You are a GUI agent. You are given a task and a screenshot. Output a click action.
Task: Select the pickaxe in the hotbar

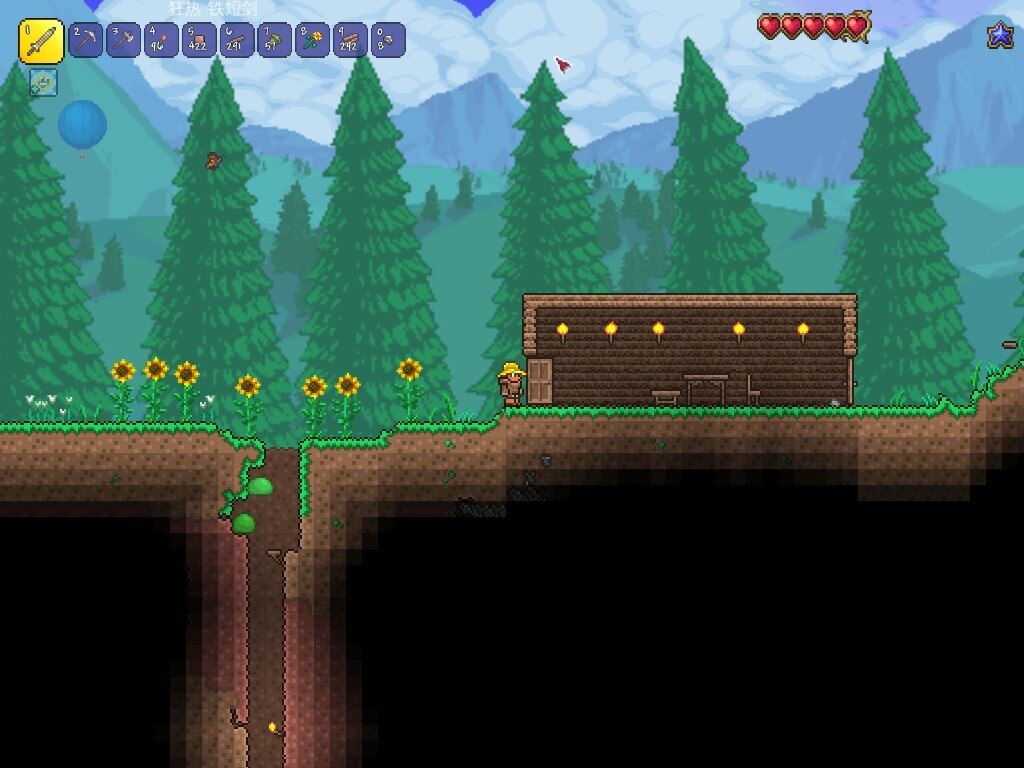(x=86, y=40)
